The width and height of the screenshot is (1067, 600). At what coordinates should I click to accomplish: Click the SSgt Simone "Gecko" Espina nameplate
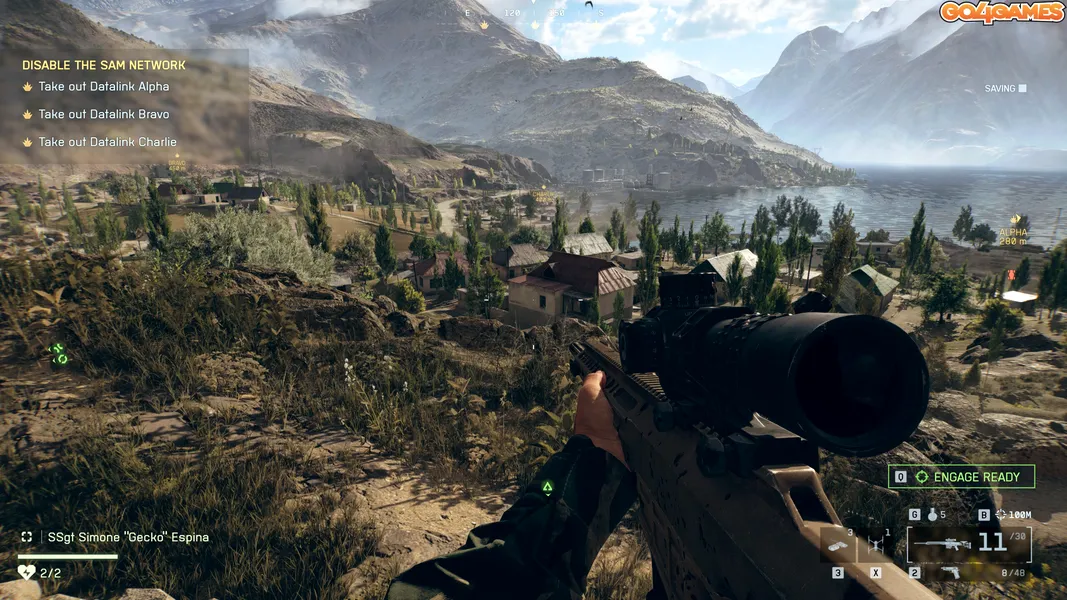tap(127, 537)
